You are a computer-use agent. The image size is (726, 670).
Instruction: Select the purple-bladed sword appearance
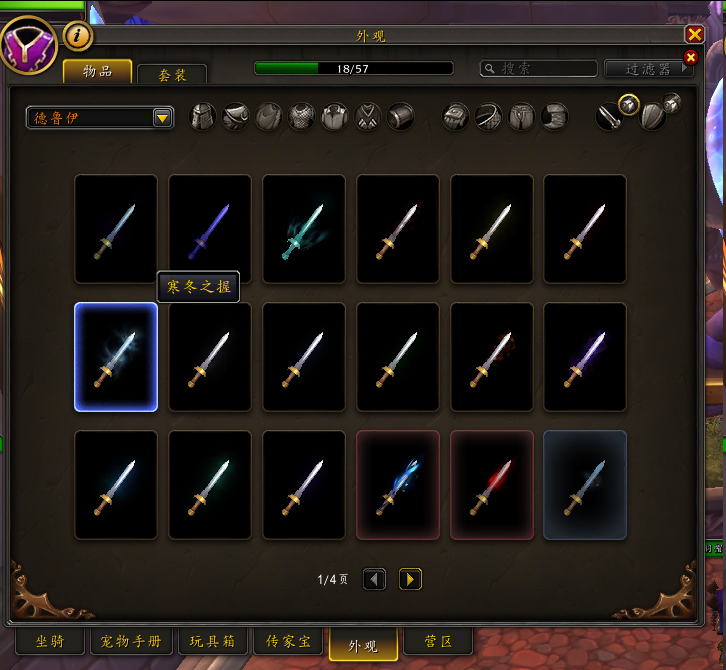[210, 229]
